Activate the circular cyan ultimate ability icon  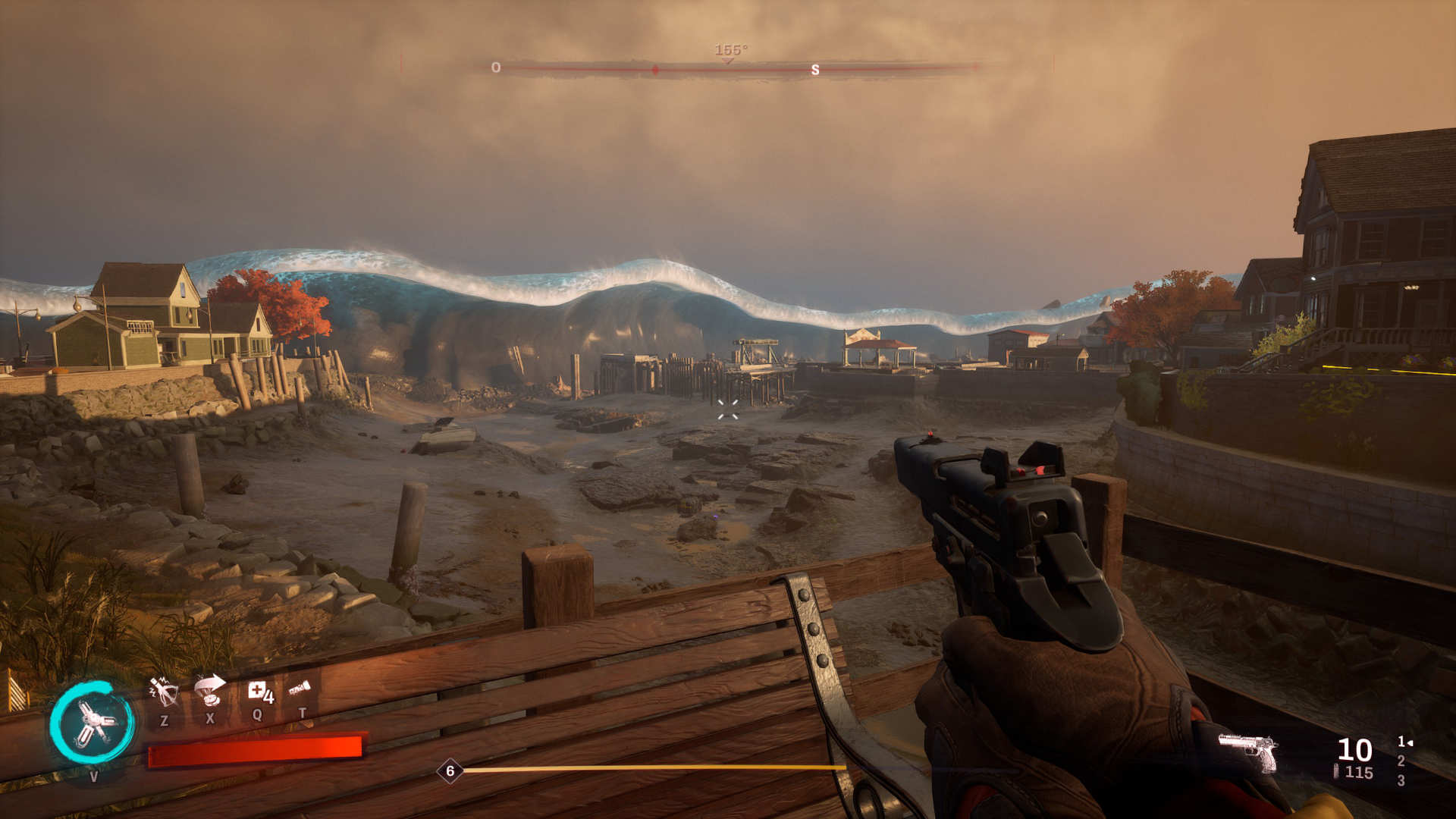pyautogui.click(x=93, y=723)
